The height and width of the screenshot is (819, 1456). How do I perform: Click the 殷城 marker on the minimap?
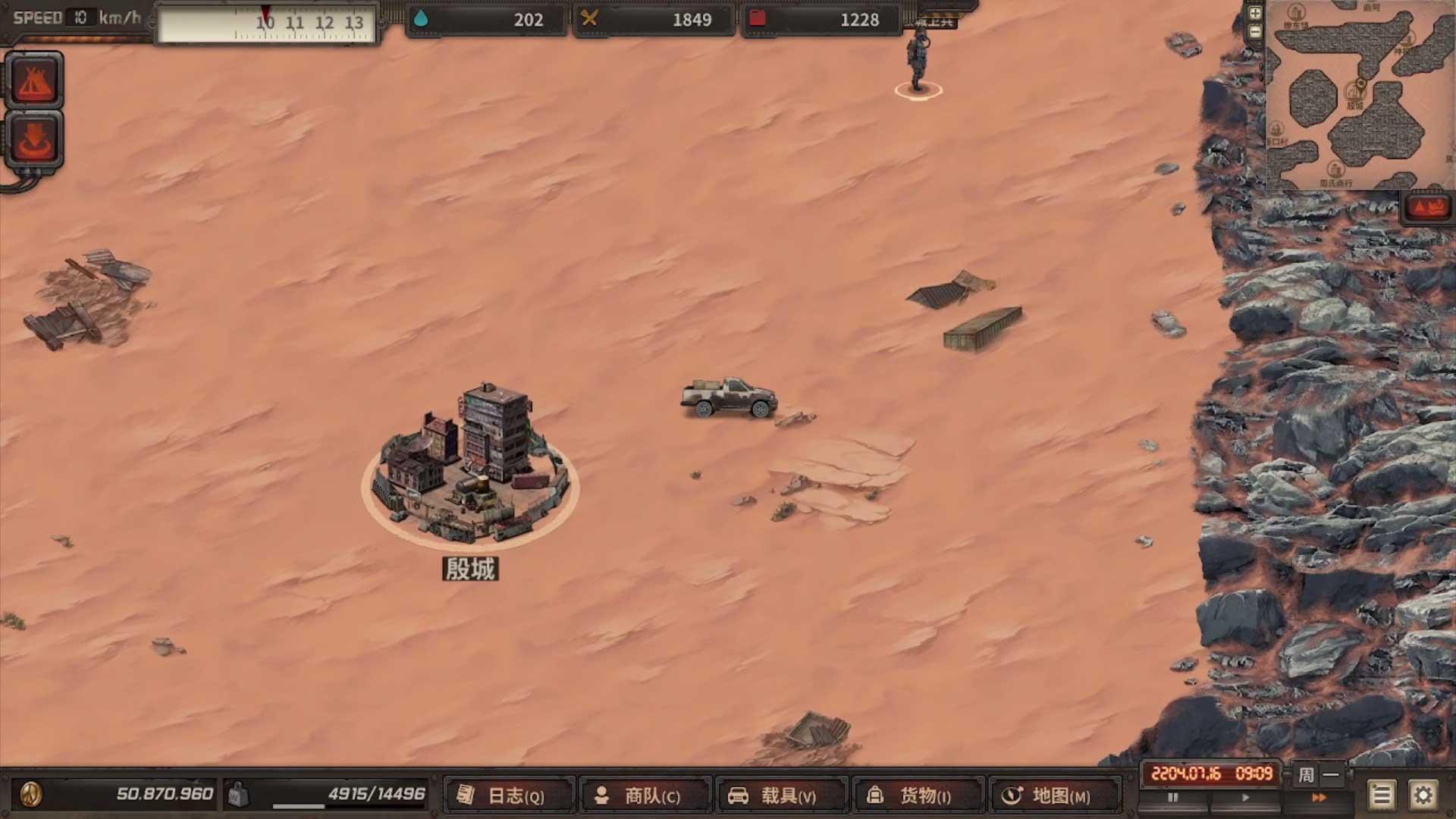(1354, 93)
